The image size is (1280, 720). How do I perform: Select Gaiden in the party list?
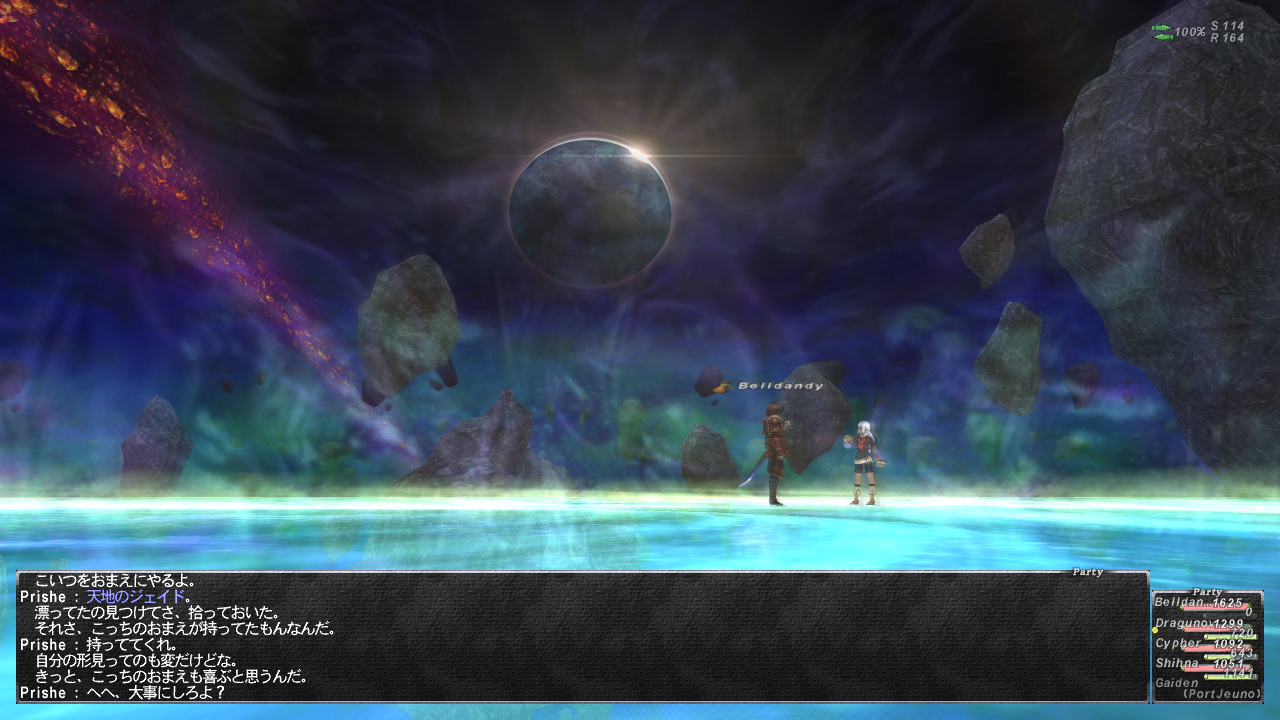(1176, 683)
